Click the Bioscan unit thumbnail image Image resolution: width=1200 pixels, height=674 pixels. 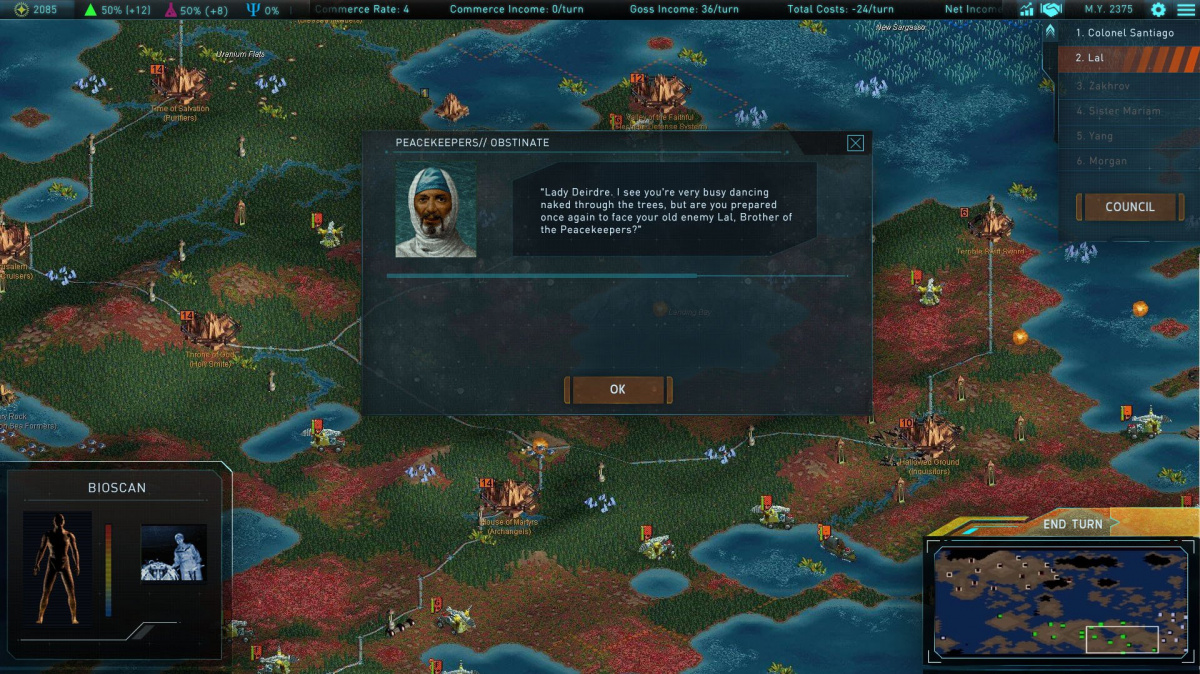[173, 552]
